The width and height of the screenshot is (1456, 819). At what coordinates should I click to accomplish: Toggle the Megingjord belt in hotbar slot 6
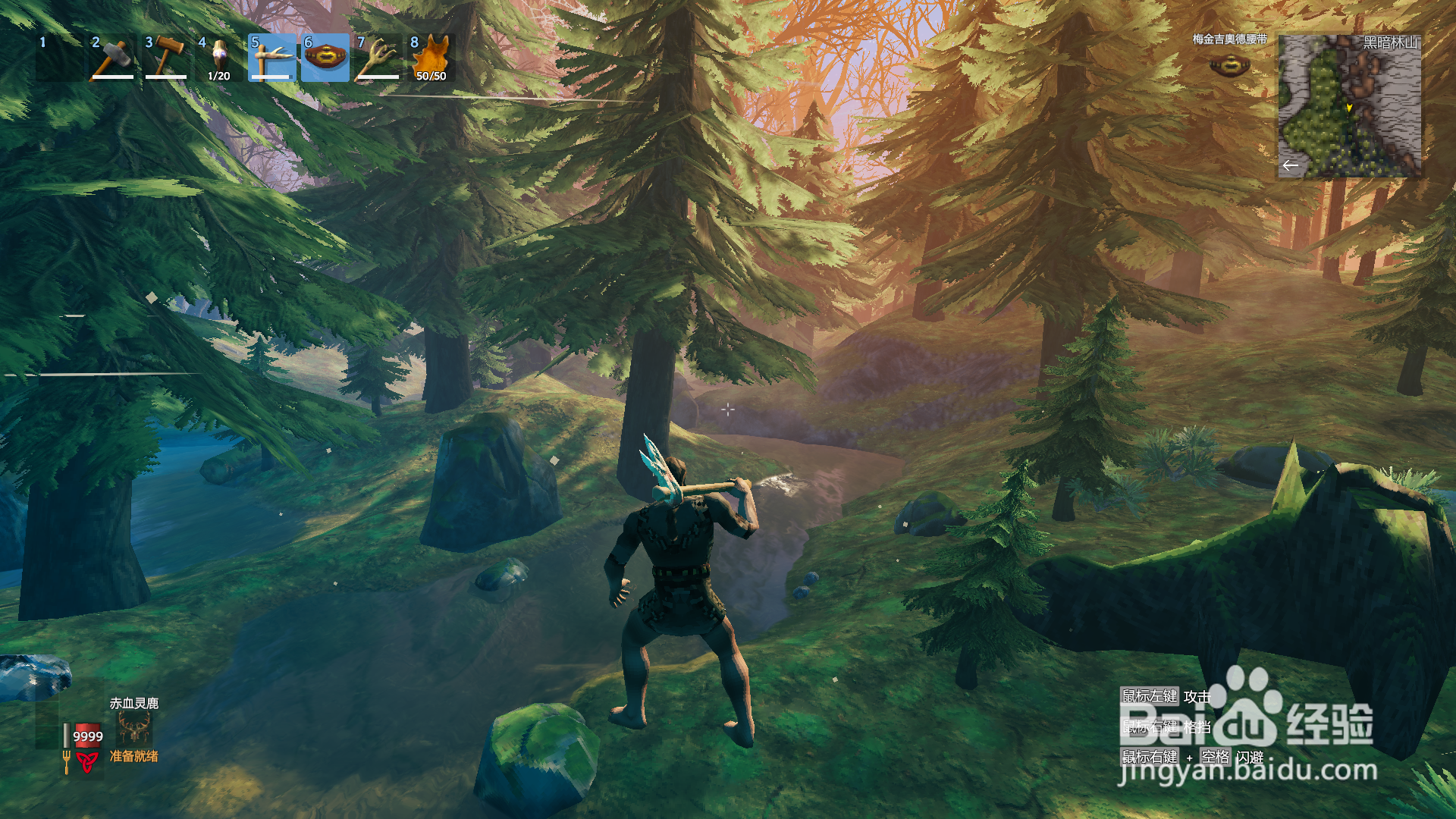(325, 57)
